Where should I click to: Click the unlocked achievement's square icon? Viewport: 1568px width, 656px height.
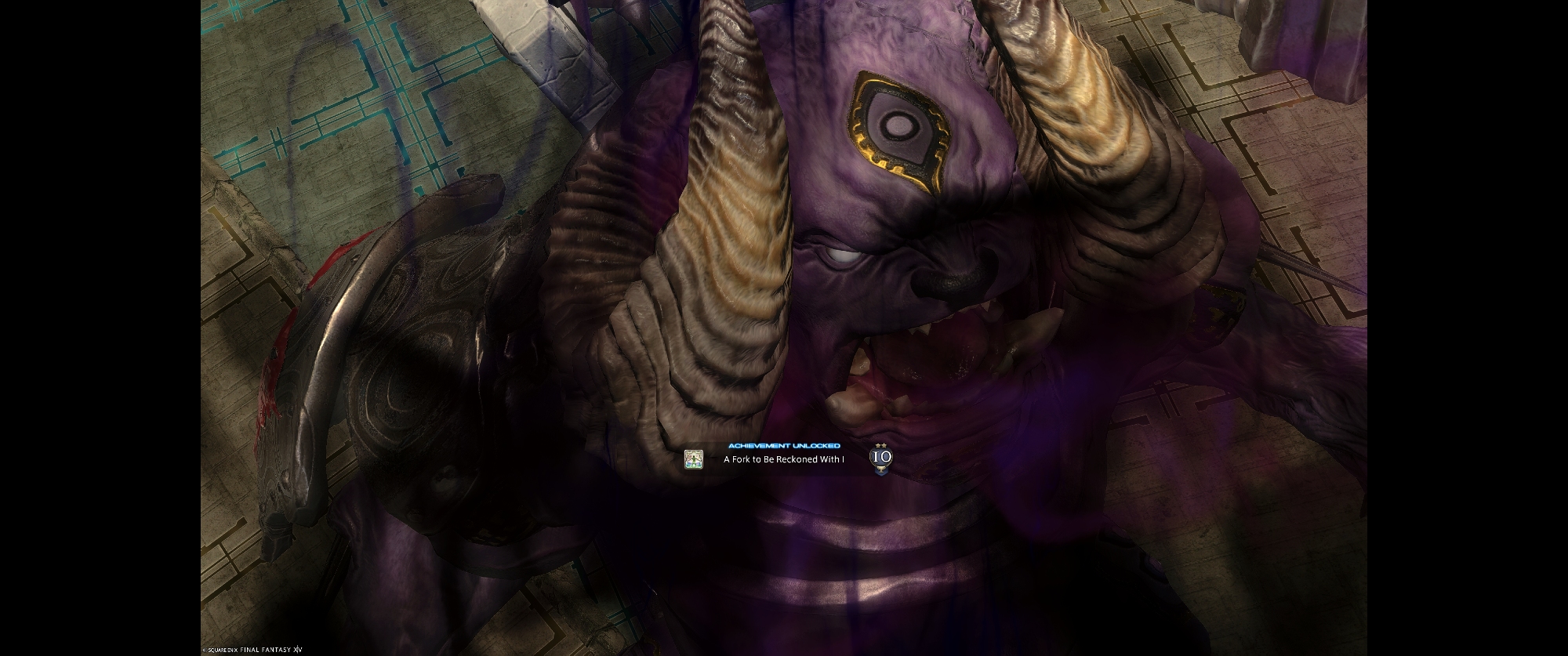pos(693,459)
